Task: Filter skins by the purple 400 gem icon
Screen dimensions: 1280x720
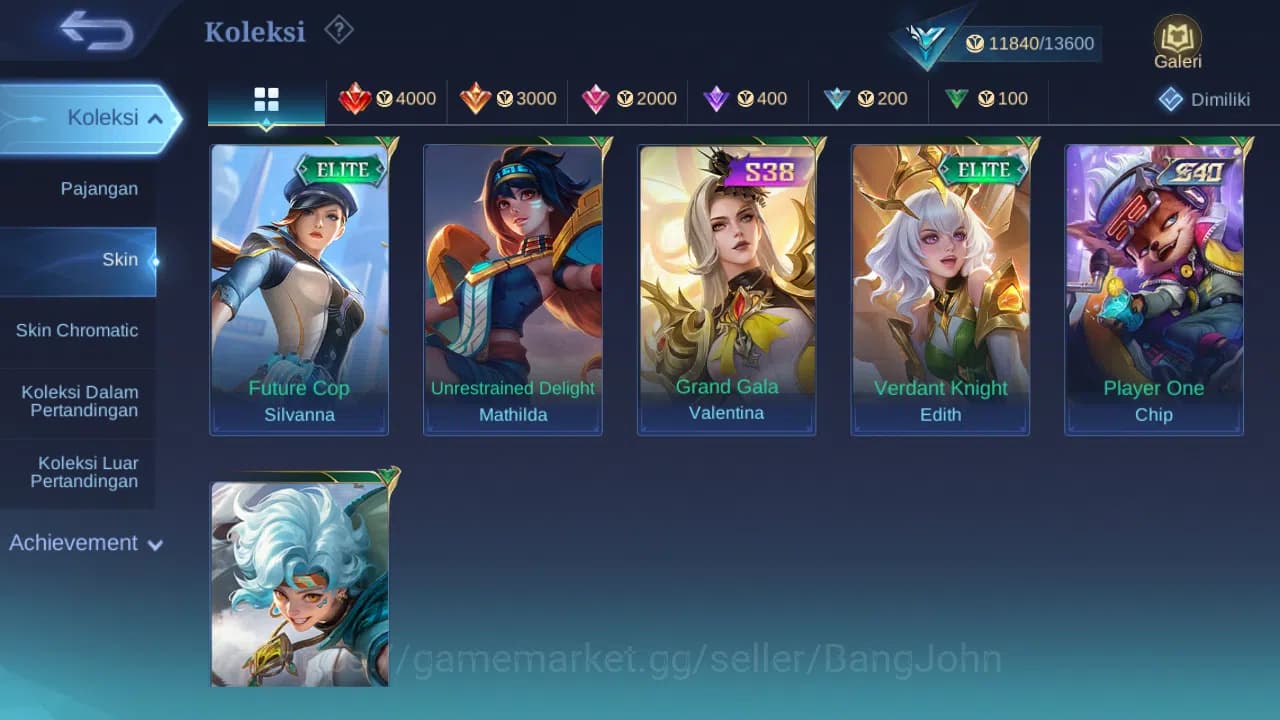Action: click(716, 98)
